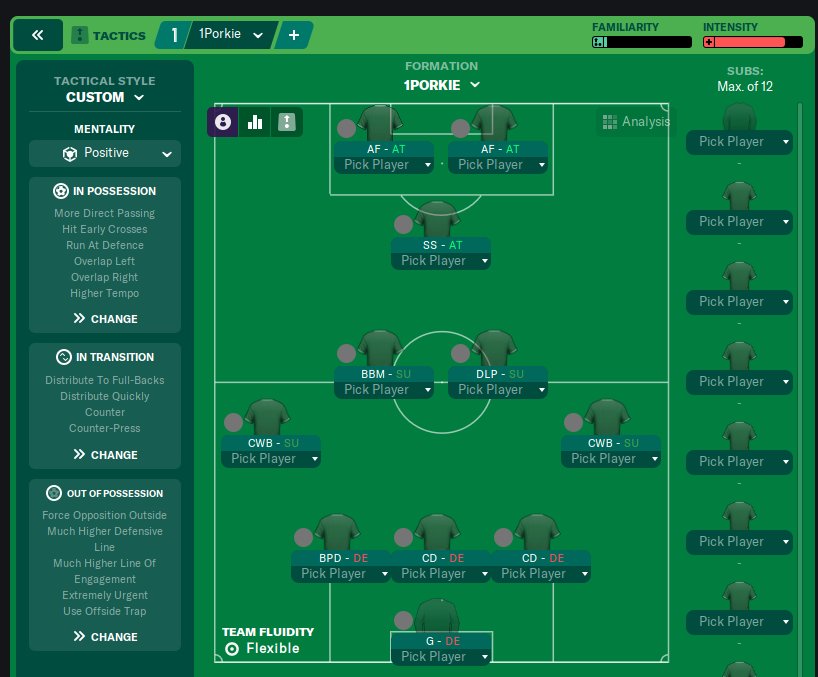Select the bar chart view icon
Viewport: 818px width, 677px height.
coord(255,122)
